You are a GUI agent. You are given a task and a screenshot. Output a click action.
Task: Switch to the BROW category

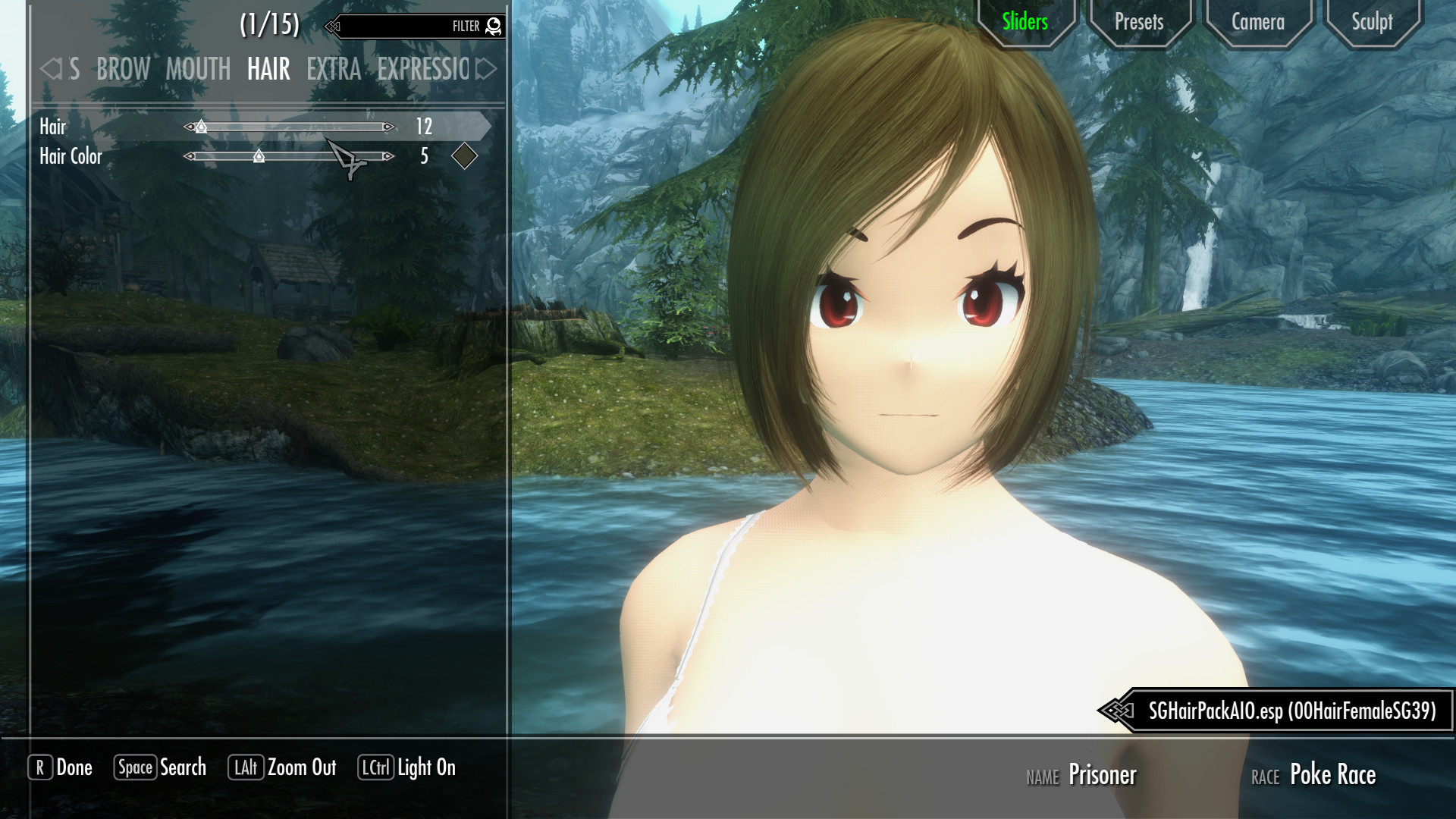(x=123, y=69)
